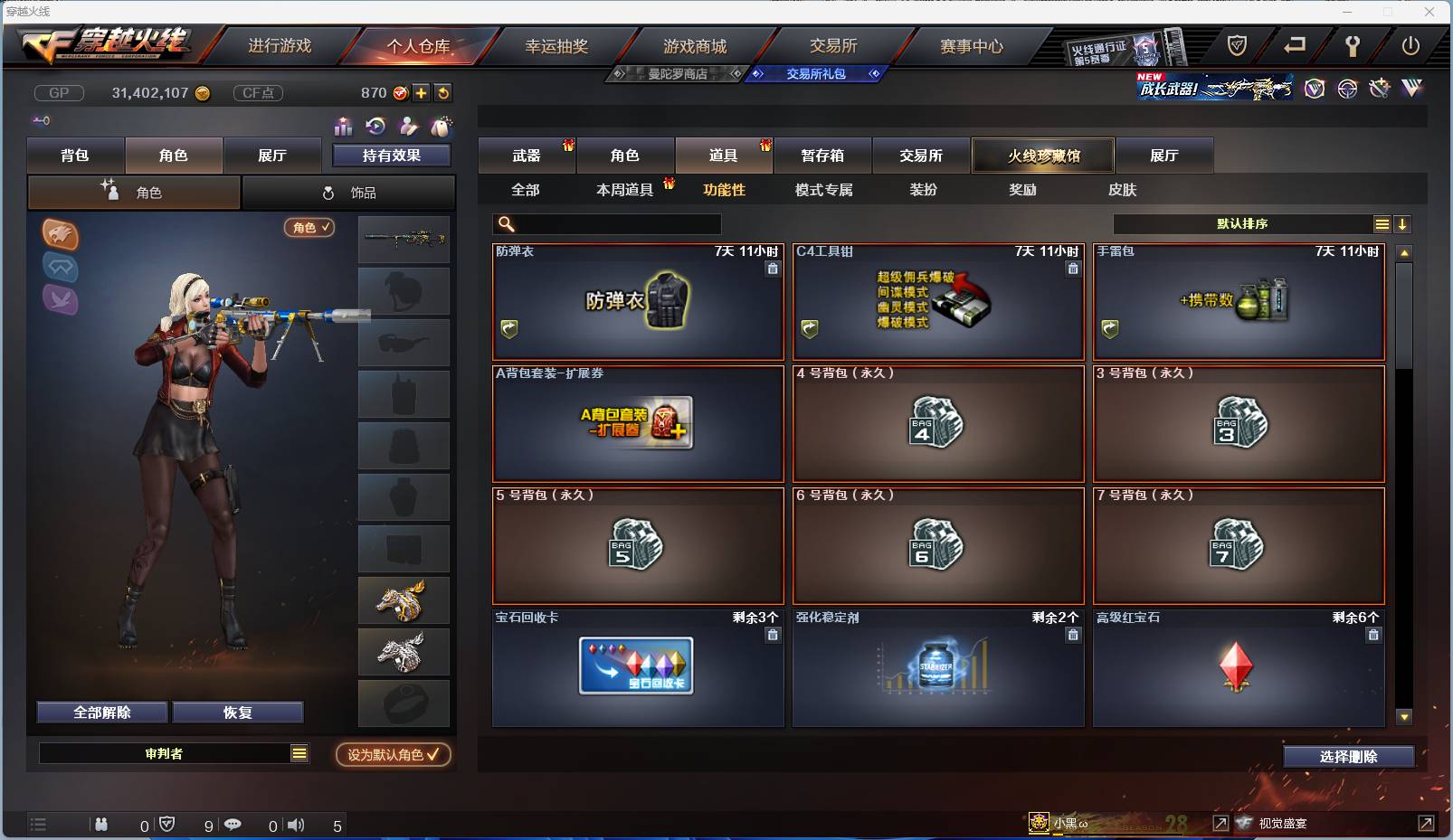Toggle the 设为默认角色 checkbox
The image size is (1453, 840).
393,755
